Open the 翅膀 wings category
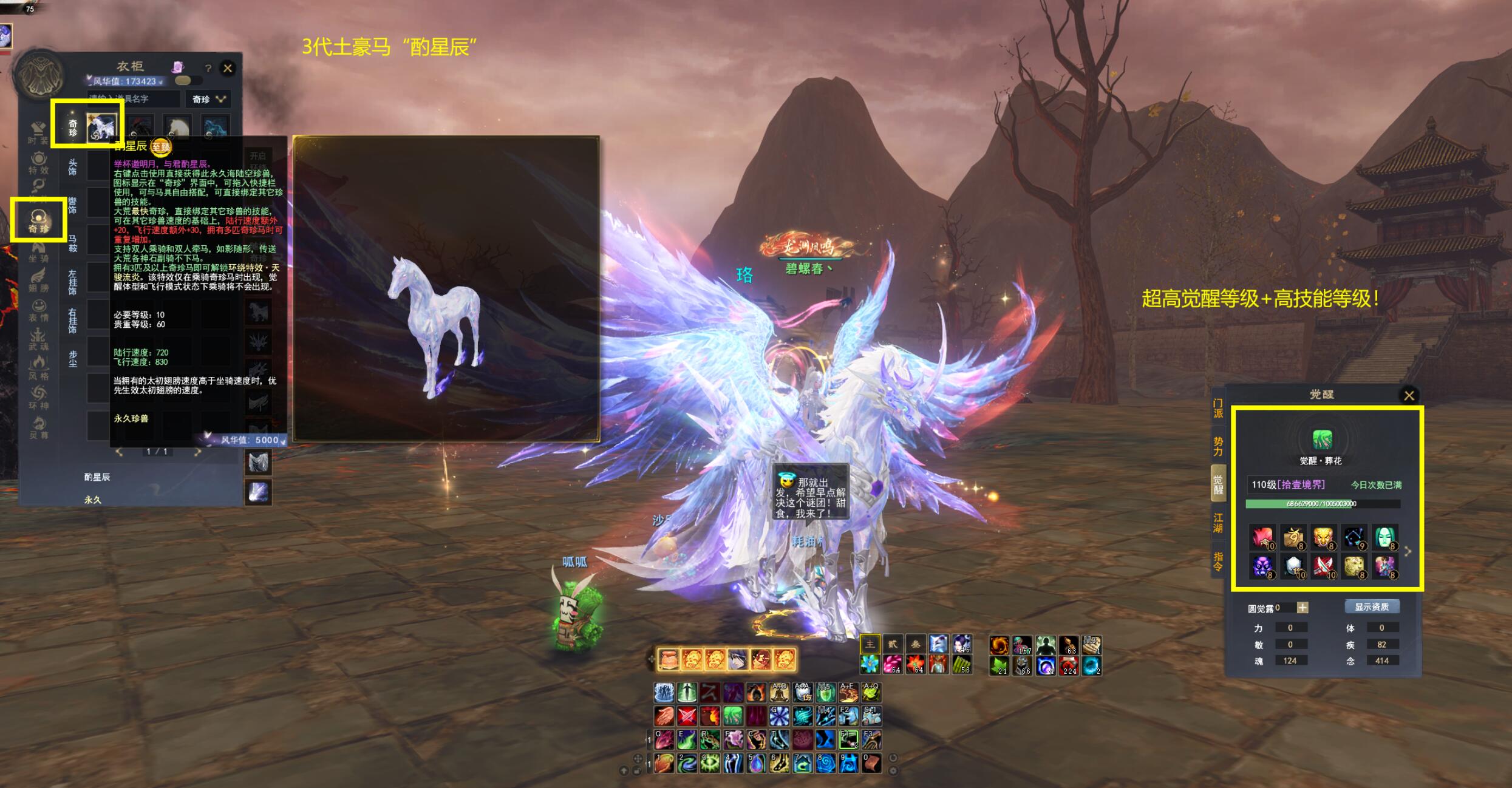Screen dimensions: 1512x788 coord(38,280)
